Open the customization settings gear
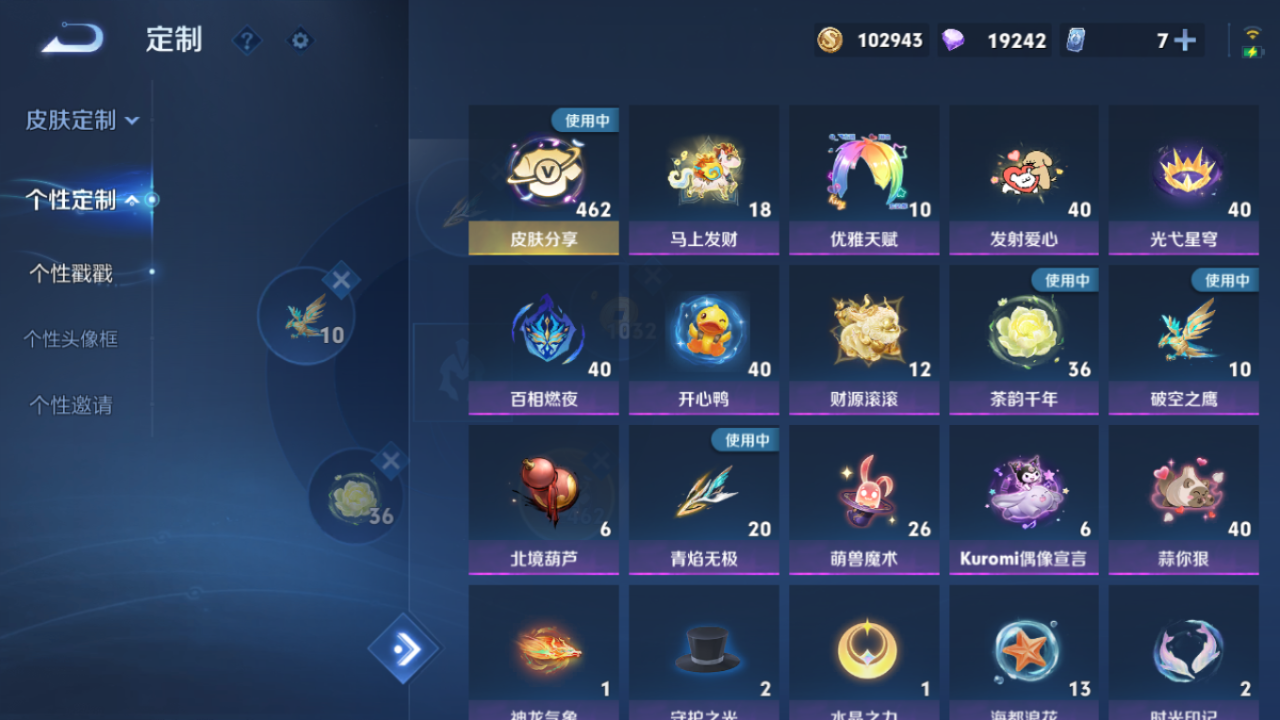Screen dimensions: 1280x720 [x=300, y=40]
